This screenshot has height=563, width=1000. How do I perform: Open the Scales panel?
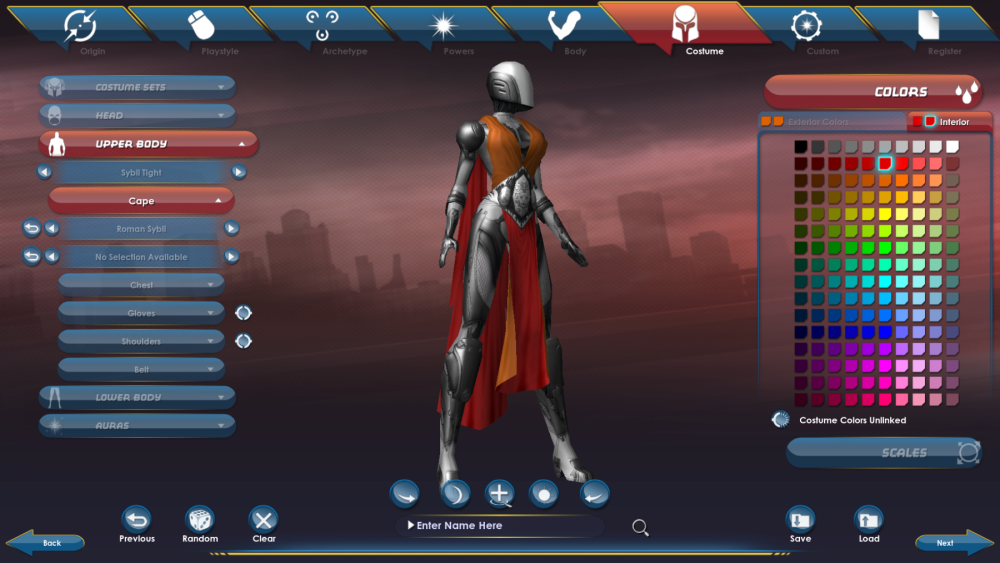tap(884, 453)
